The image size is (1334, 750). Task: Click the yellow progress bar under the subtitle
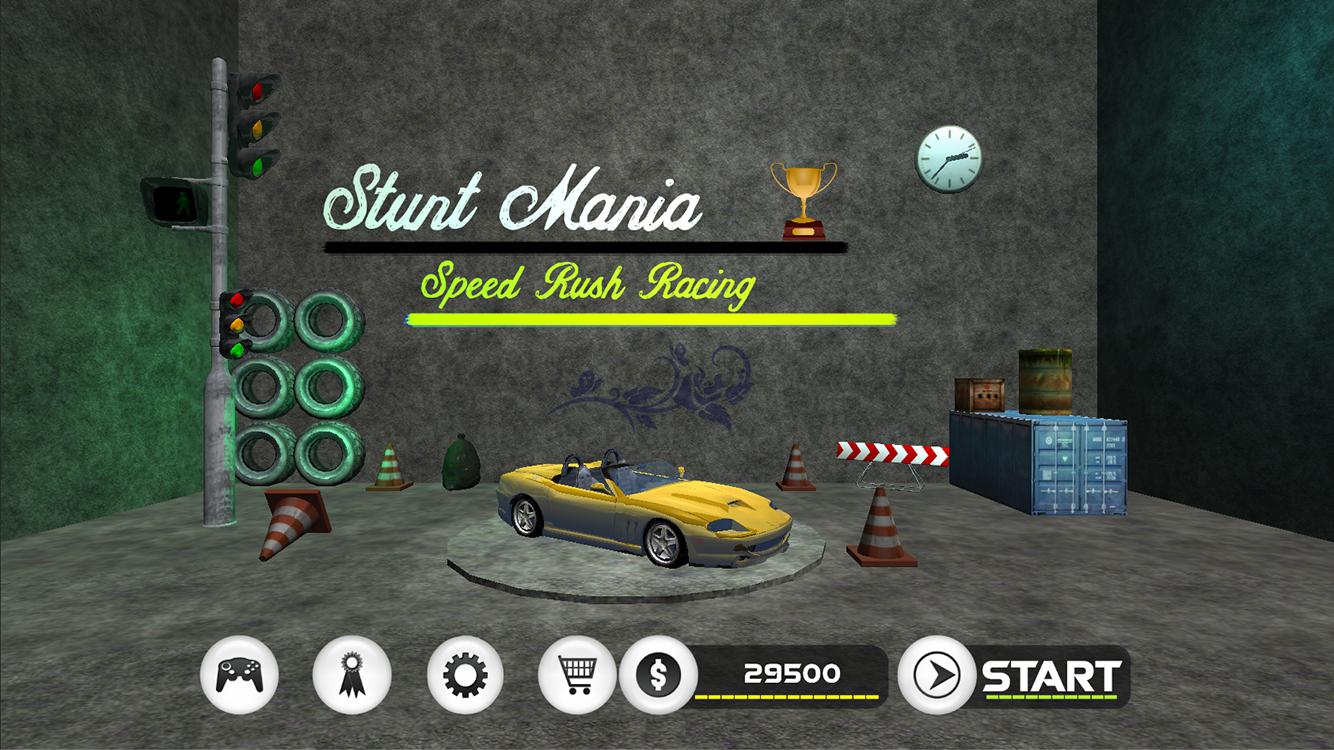pos(650,318)
